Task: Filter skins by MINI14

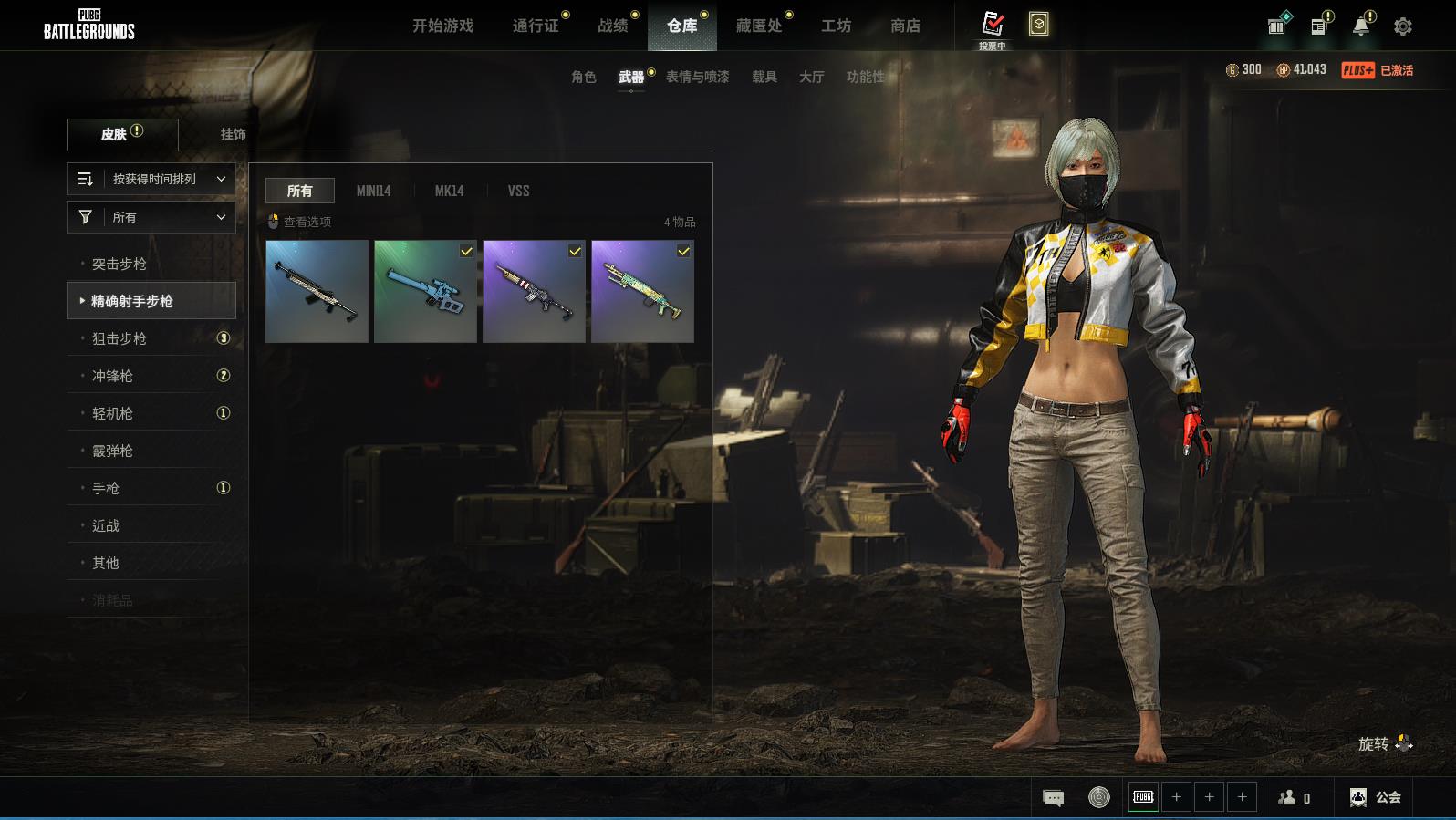Action: tap(373, 191)
